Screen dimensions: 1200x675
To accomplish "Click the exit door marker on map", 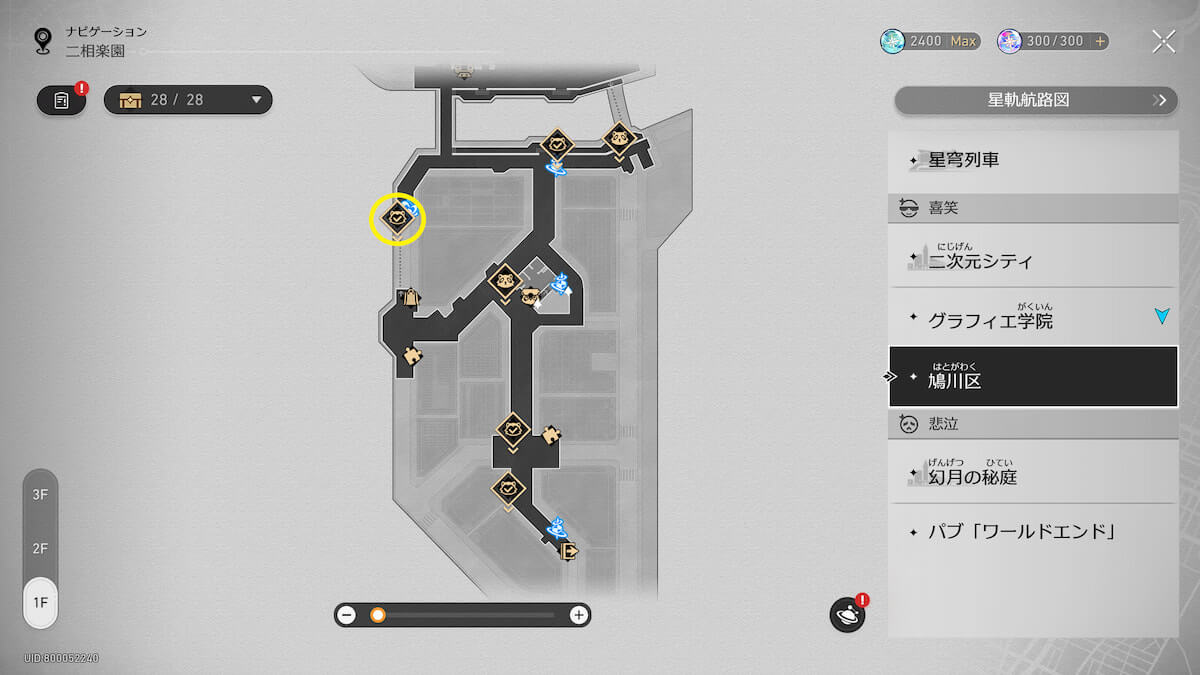I will point(571,550).
